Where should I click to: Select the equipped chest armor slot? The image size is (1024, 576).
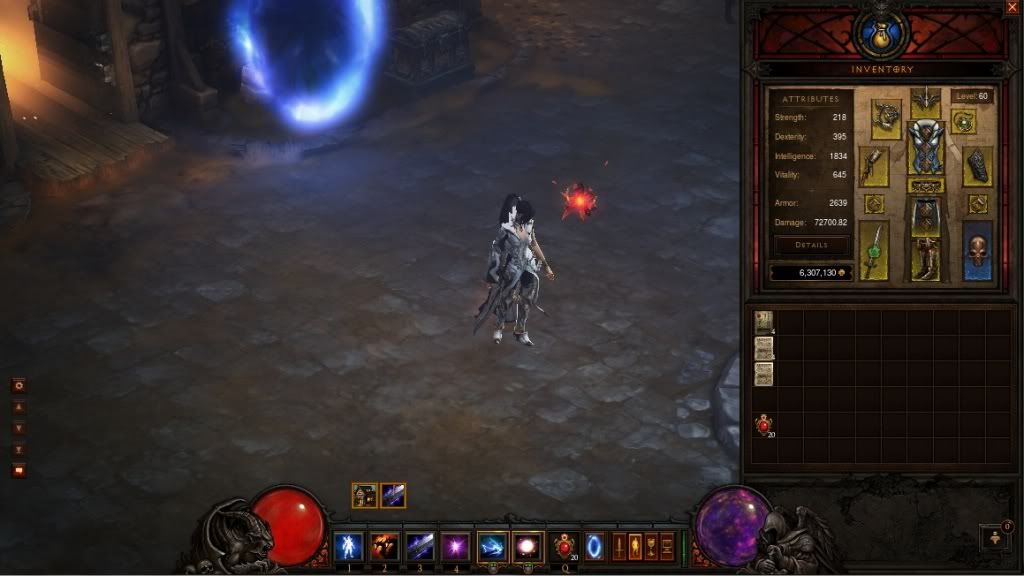[x=925, y=148]
